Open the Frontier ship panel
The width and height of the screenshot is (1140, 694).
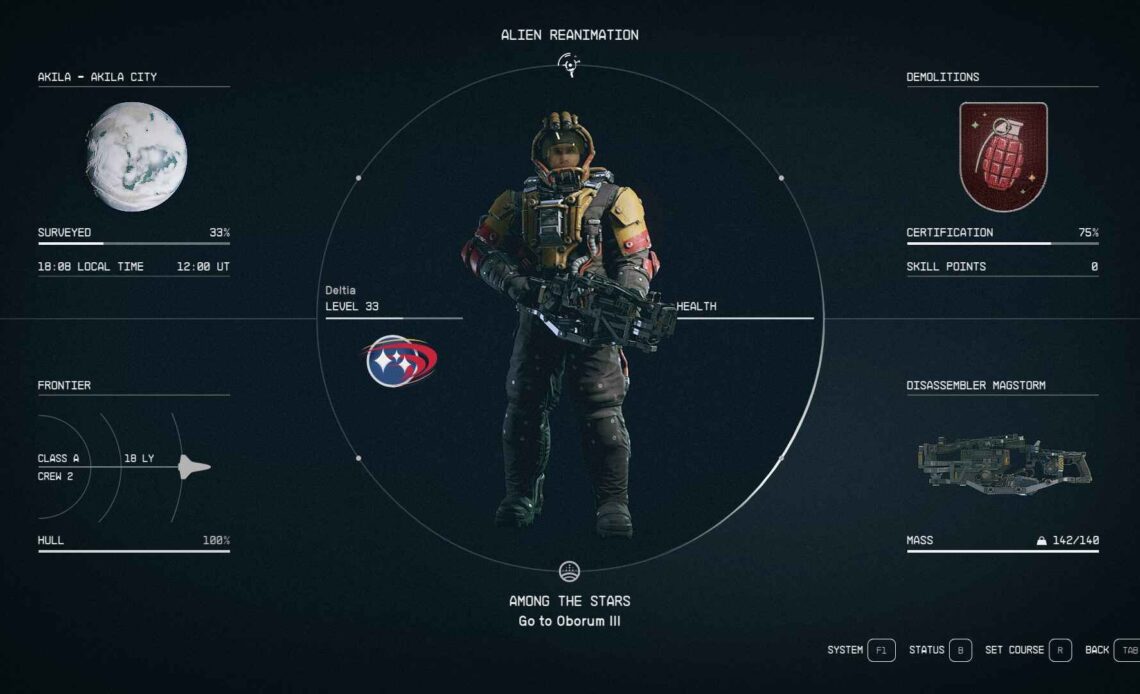133,466
